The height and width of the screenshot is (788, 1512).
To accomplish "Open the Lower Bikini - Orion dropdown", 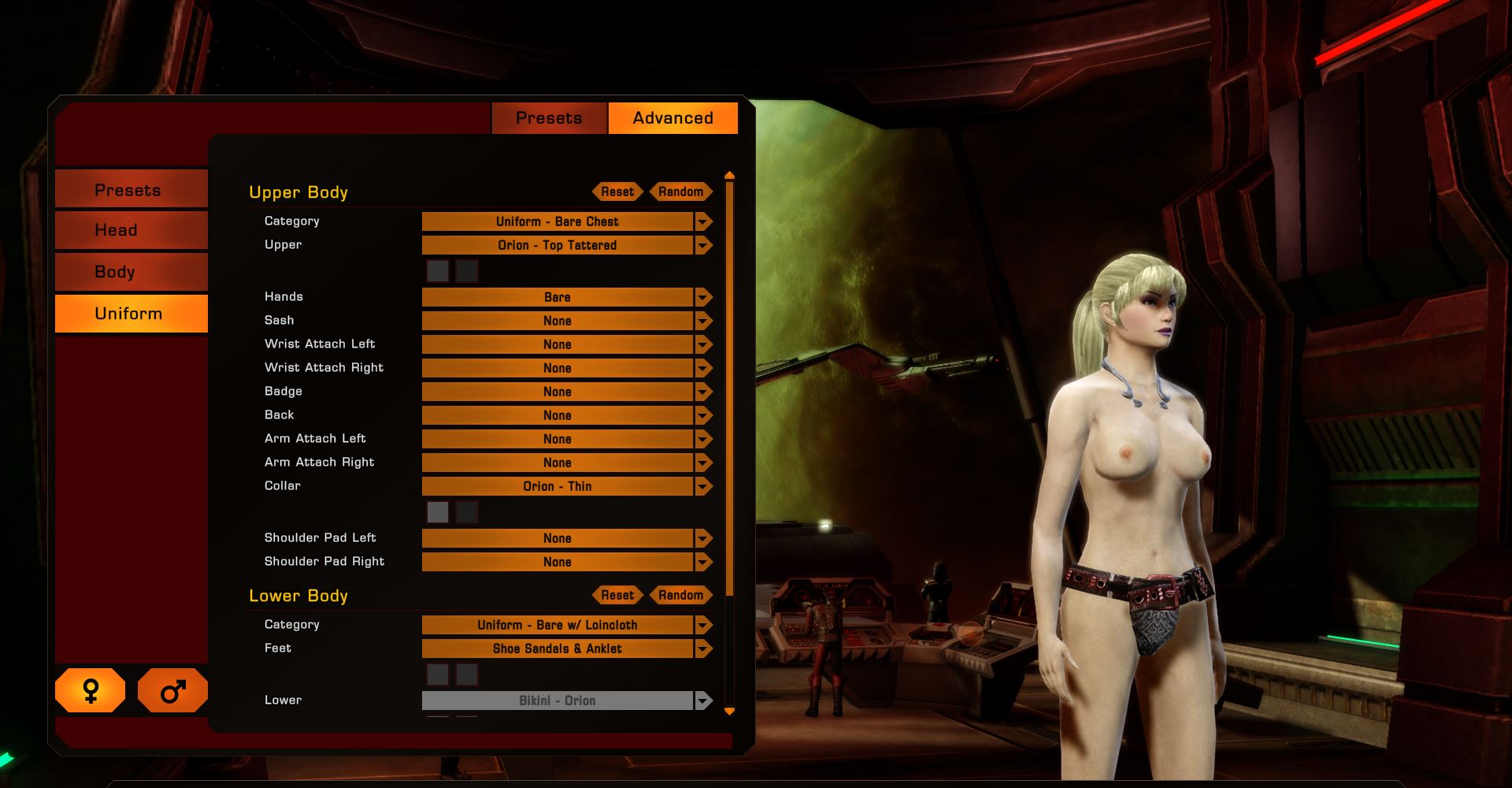I will (x=703, y=701).
